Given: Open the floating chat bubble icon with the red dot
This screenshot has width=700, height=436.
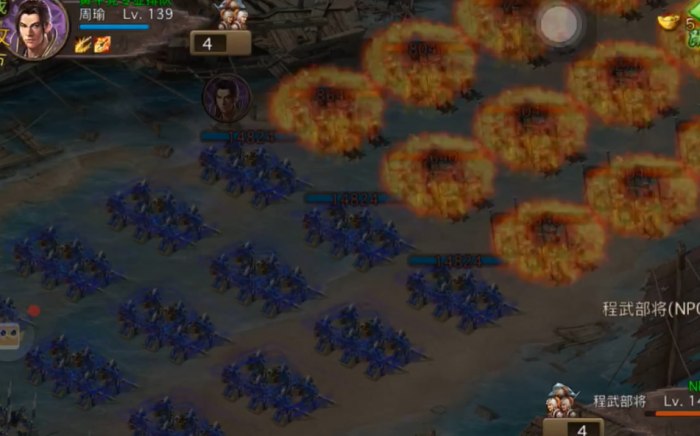Looking at the screenshot, I should pyautogui.click(x=10, y=335).
